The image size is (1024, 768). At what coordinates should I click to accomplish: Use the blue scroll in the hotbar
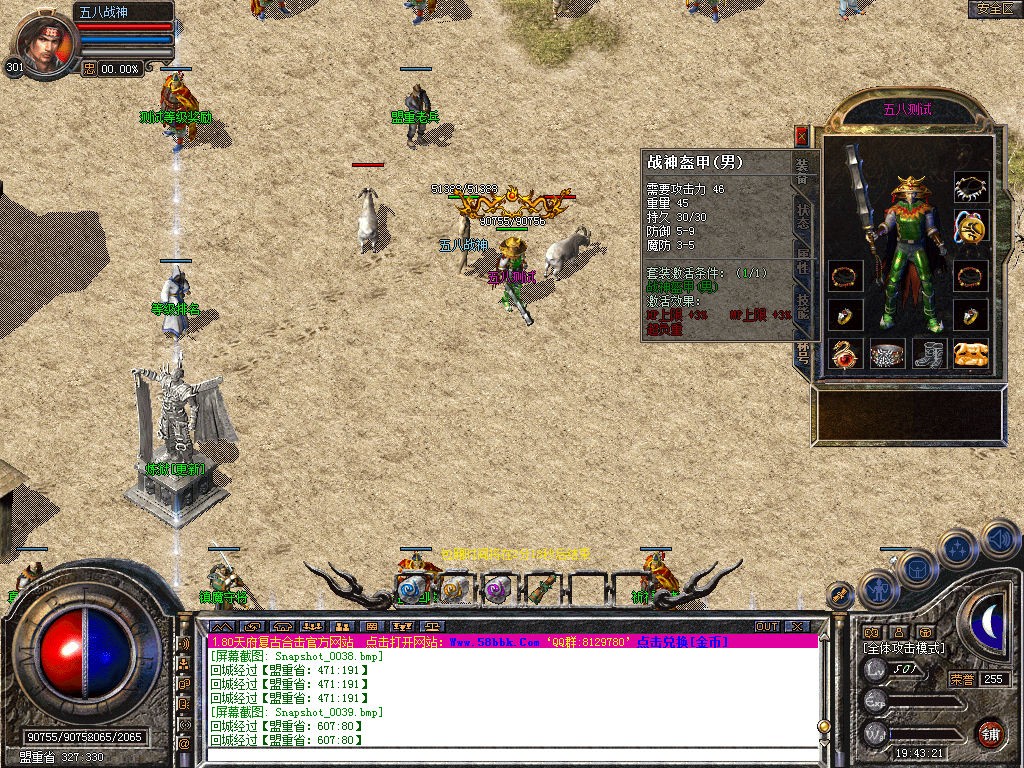pos(412,590)
